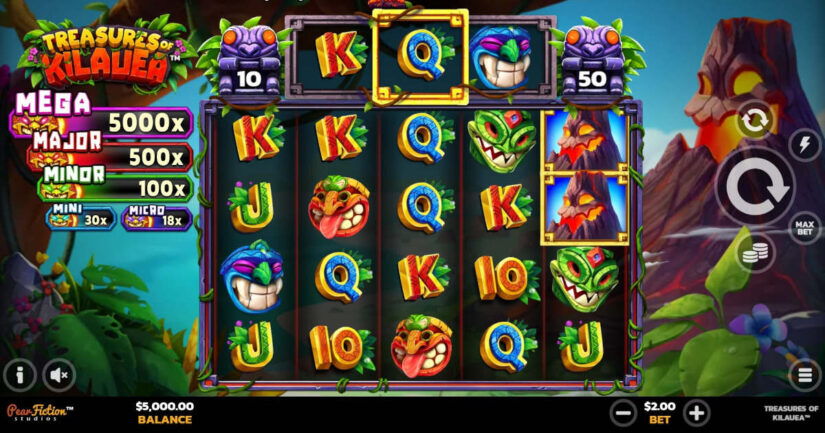Set wager with the MAX BET button

[804, 226]
